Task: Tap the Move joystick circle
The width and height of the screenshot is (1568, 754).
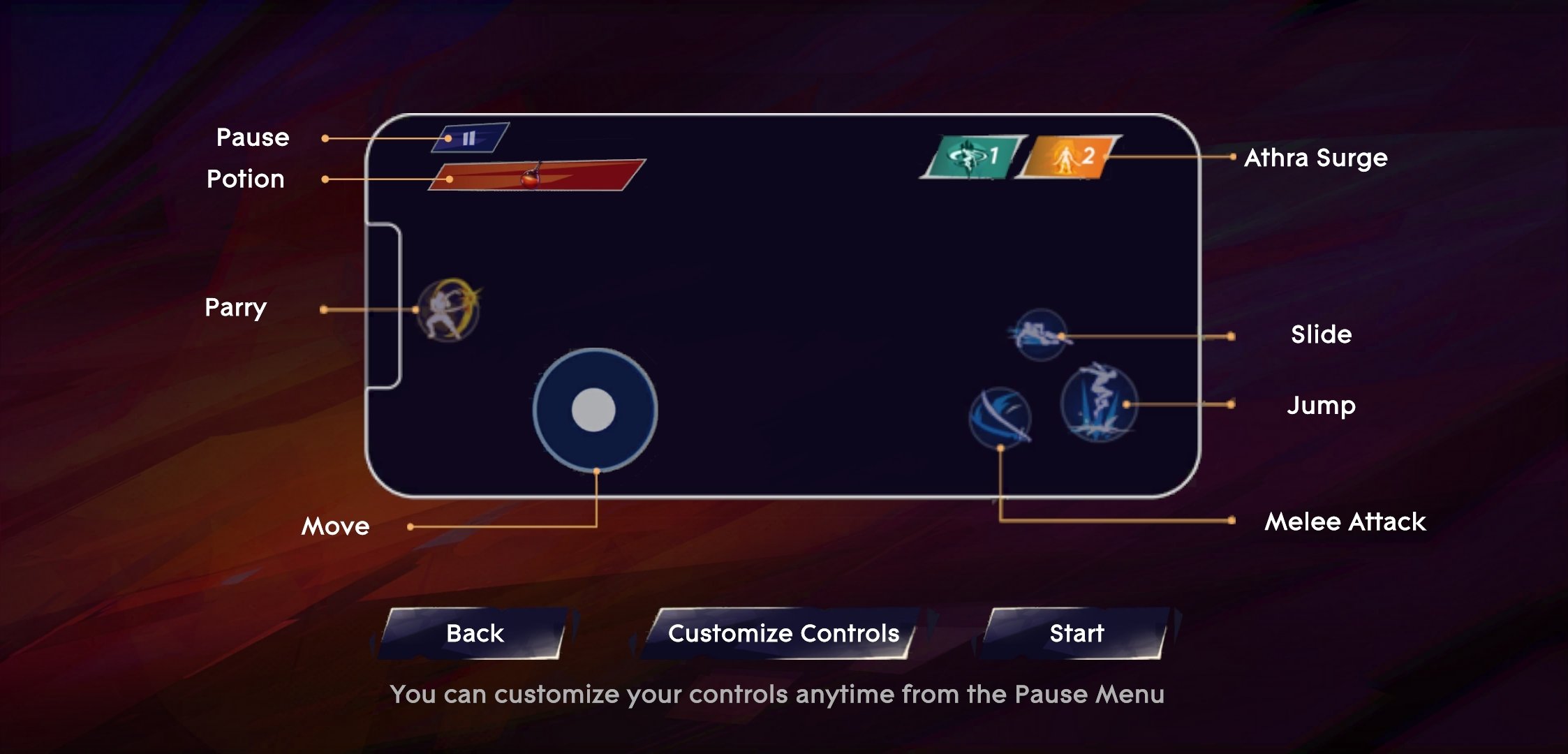Action: tap(594, 410)
